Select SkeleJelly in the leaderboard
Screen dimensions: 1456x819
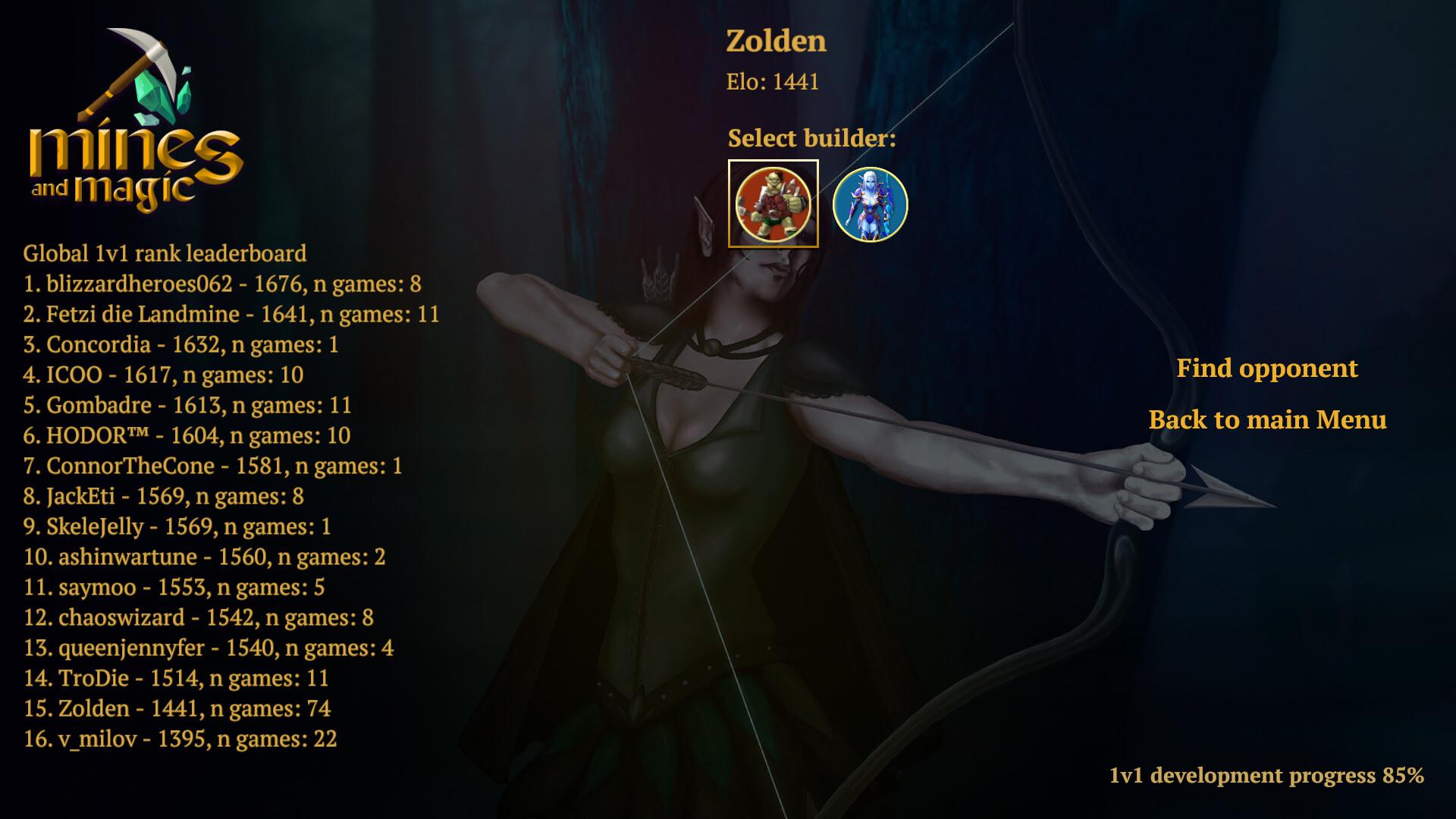tap(177, 526)
